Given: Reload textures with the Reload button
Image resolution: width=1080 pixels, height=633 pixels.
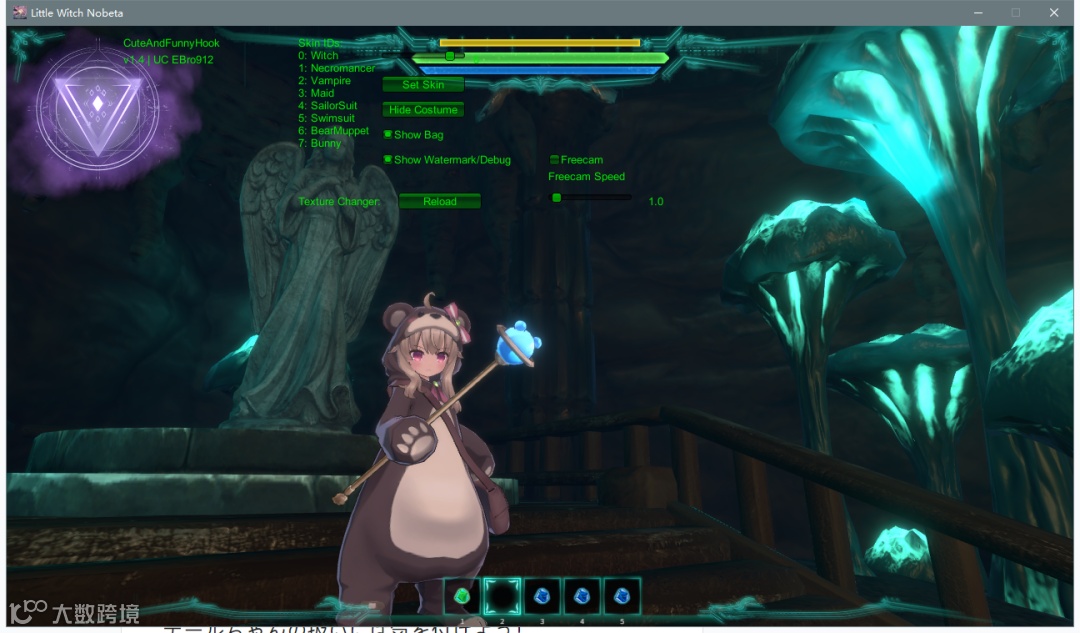Looking at the screenshot, I should [439, 201].
